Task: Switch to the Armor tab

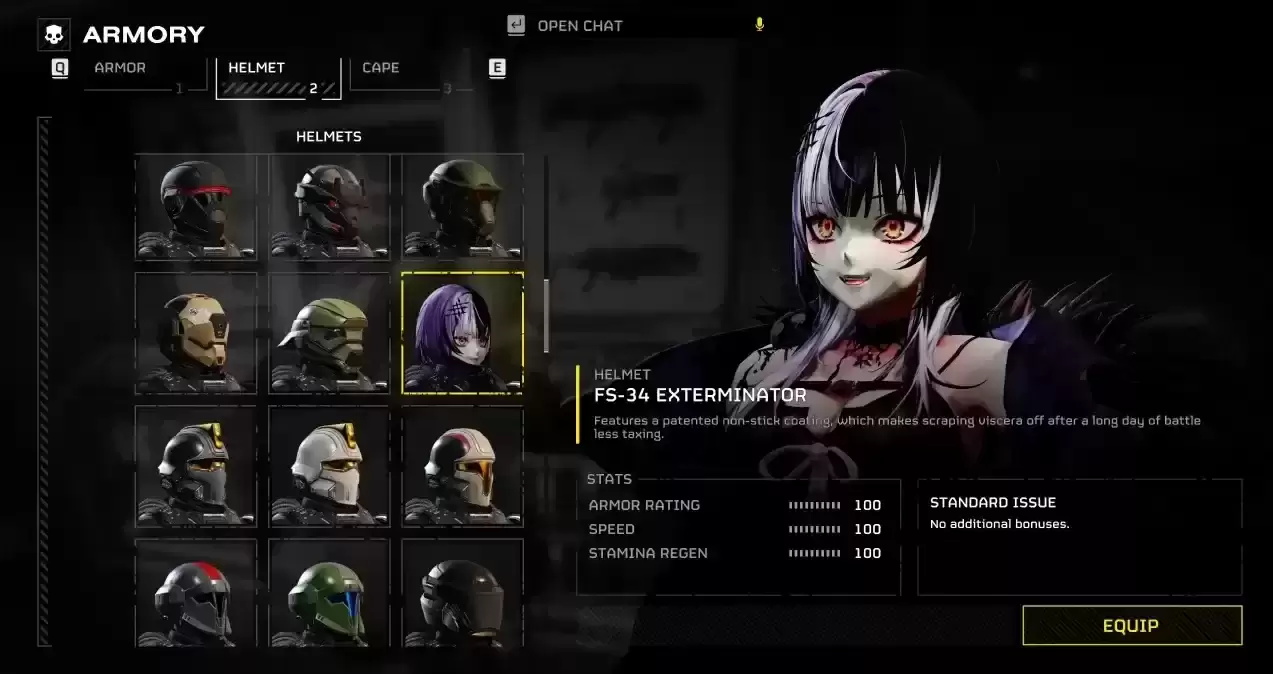Action: [121, 69]
